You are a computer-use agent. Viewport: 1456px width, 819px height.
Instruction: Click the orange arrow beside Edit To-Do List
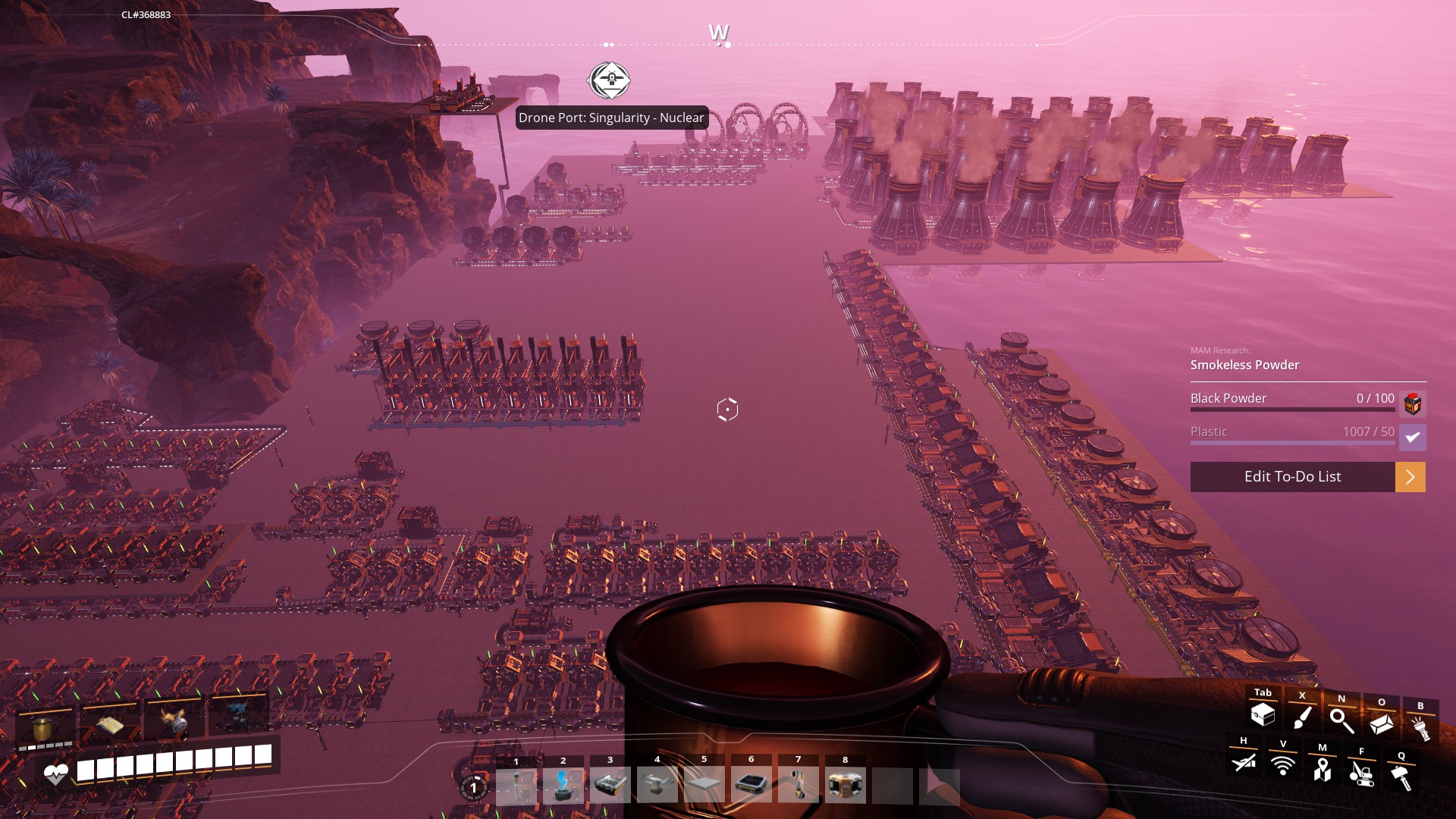(1410, 477)
